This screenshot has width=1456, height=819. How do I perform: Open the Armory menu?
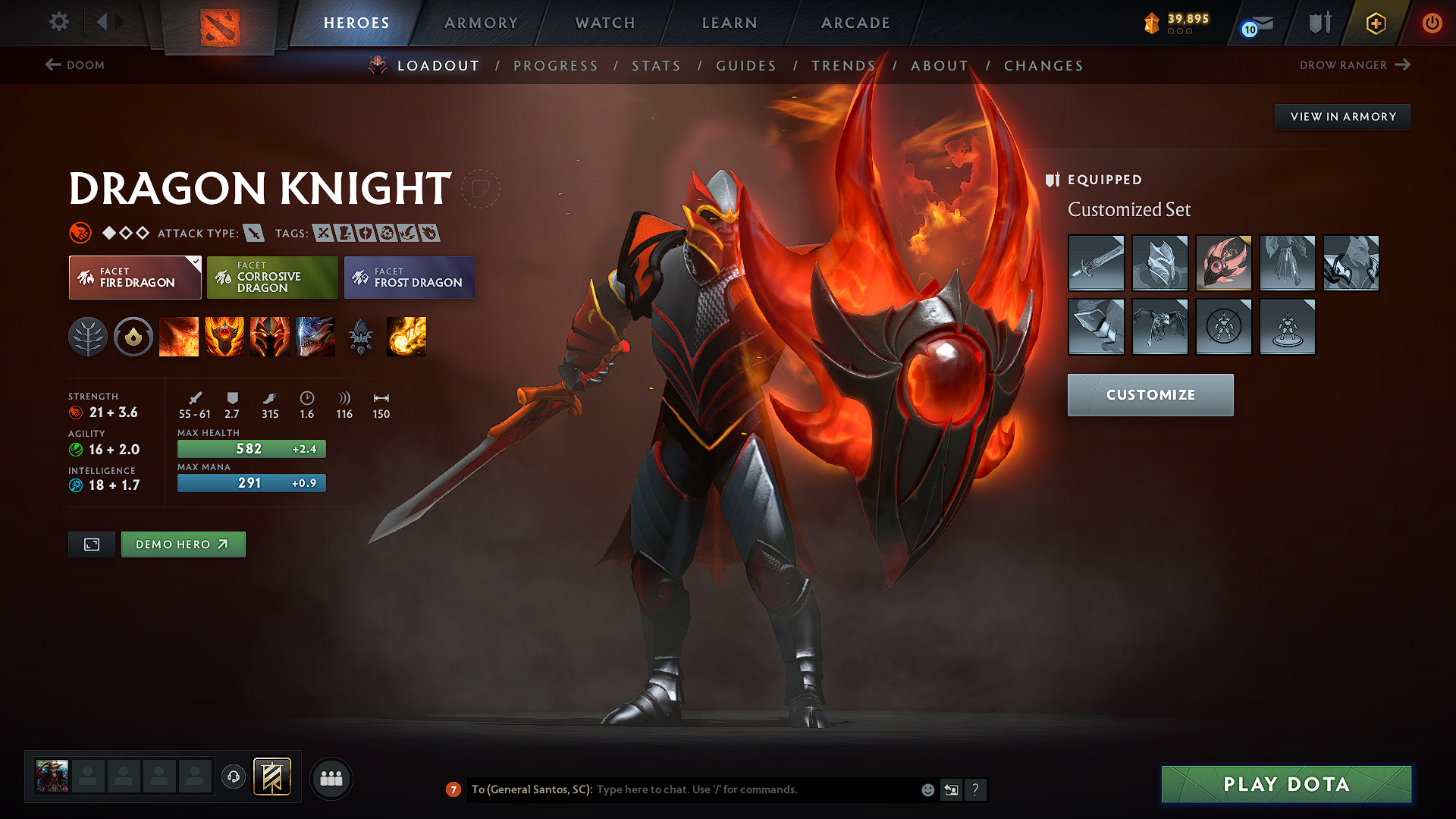(x=480, y=22)
